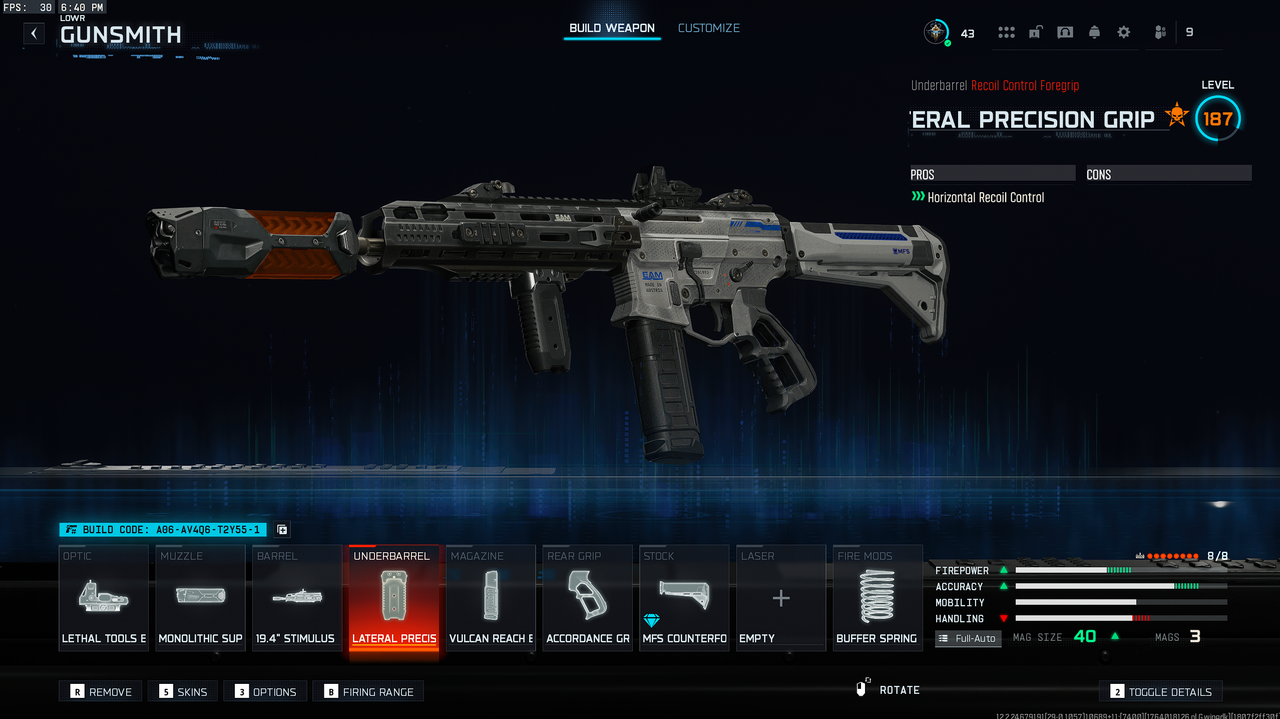Enter the Firing Range
Viewport: 1280px width, 719px height.
click(368, 691)
